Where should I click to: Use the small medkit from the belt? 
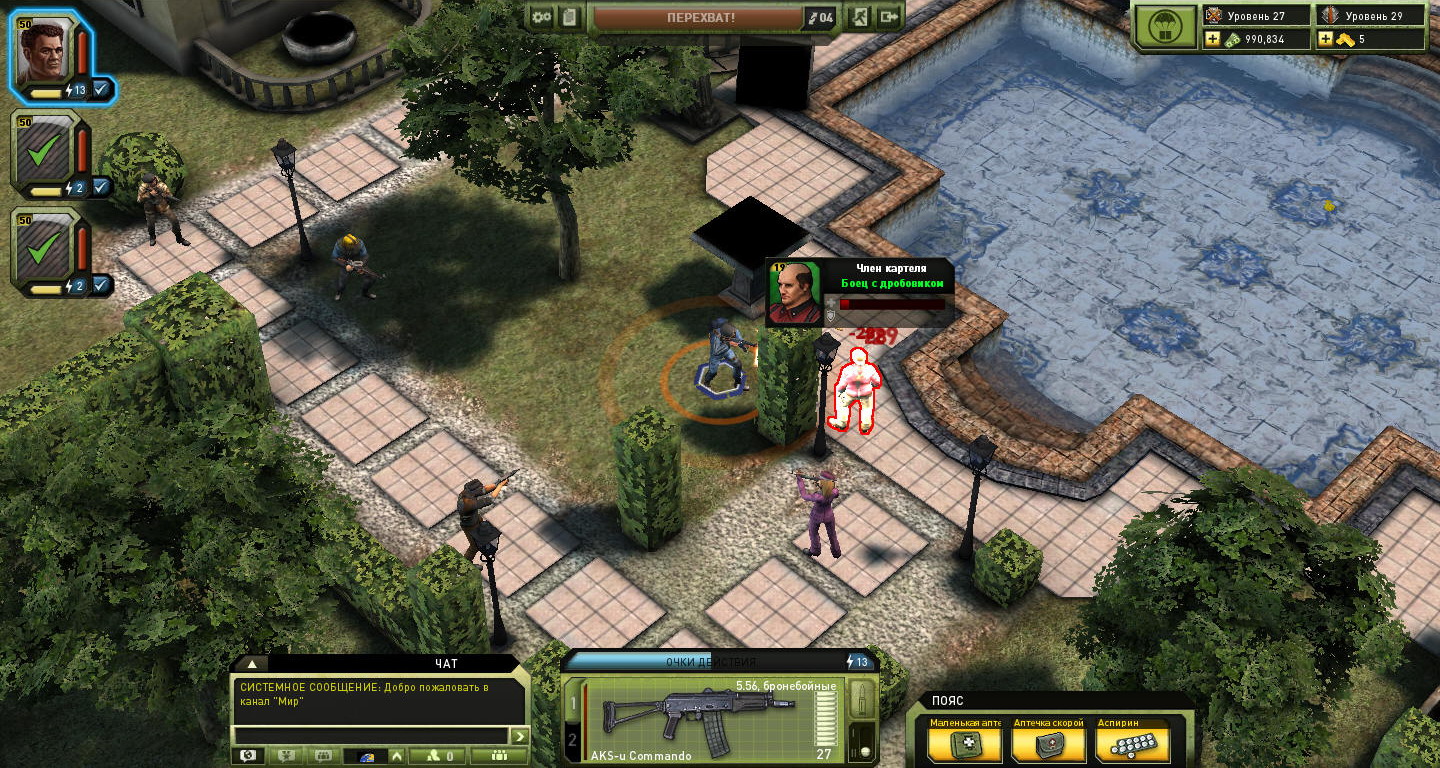pos(964,745)
